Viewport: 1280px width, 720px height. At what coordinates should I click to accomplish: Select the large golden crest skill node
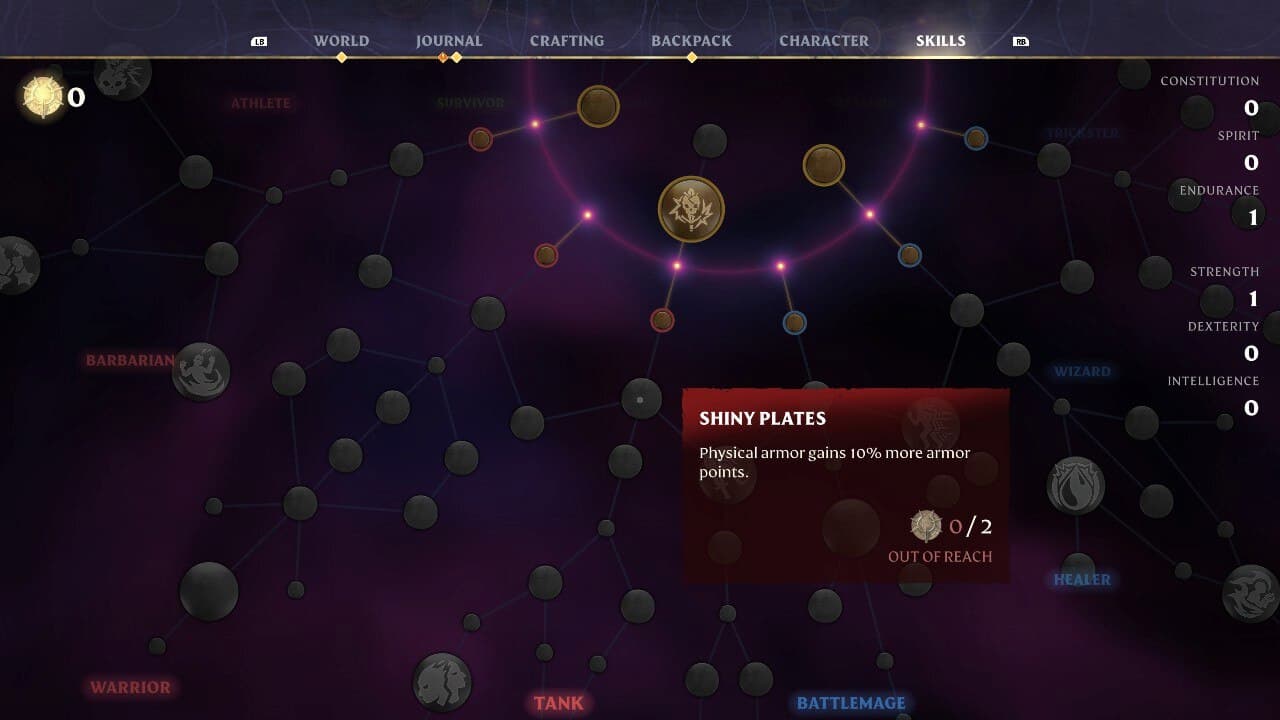click(690, 207)
